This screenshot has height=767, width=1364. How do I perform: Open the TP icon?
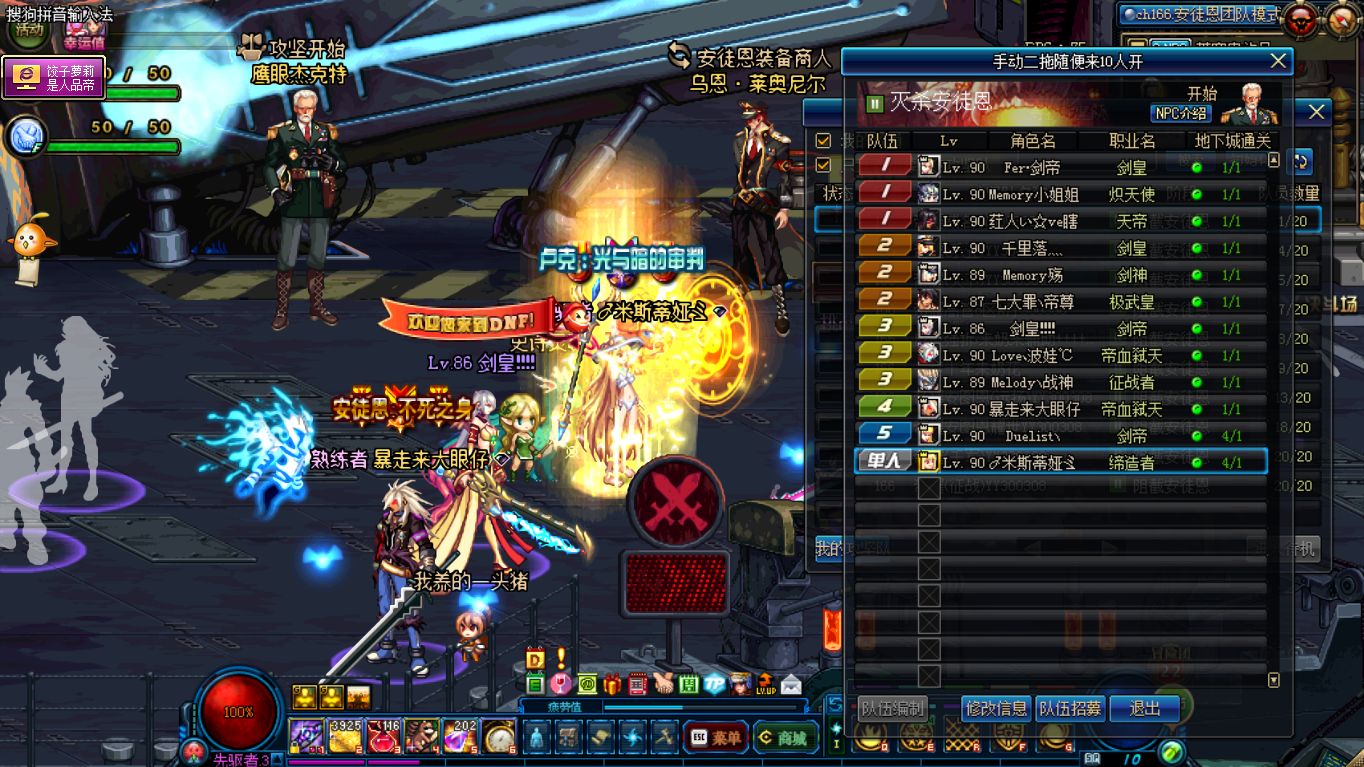[x=714, y=684]
